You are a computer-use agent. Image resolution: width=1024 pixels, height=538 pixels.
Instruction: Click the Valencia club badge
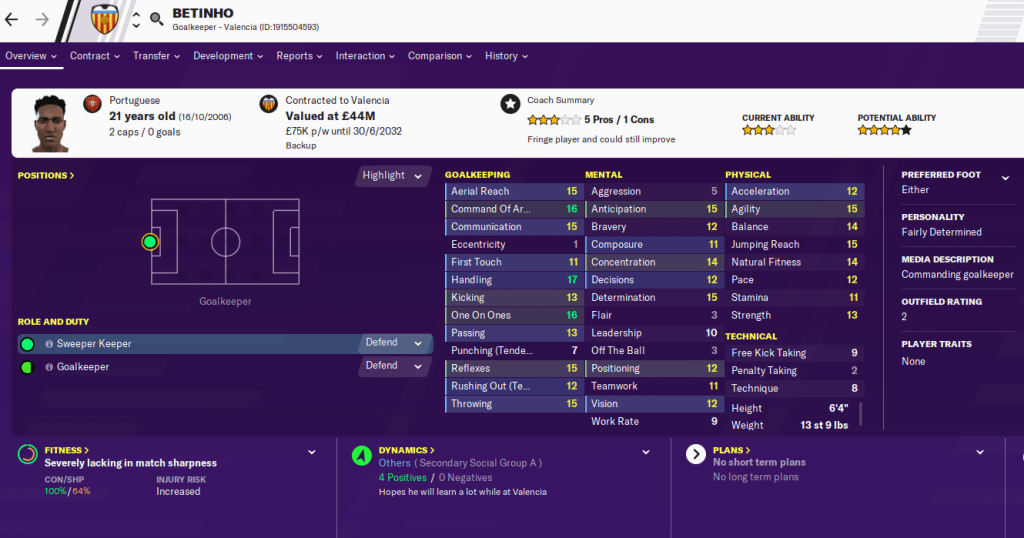coord(104,19)
